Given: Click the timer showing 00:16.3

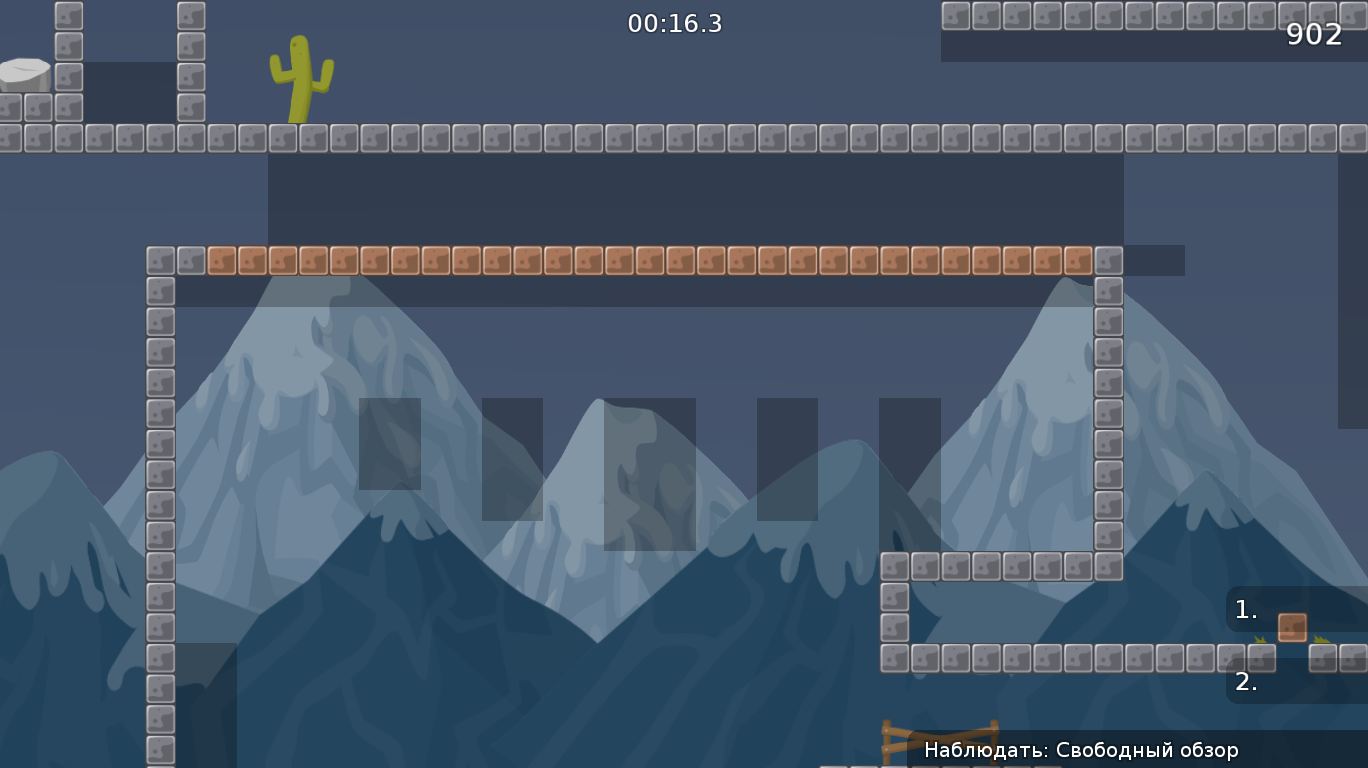Looking at the screenshot, I should click(x=675, y=25).
